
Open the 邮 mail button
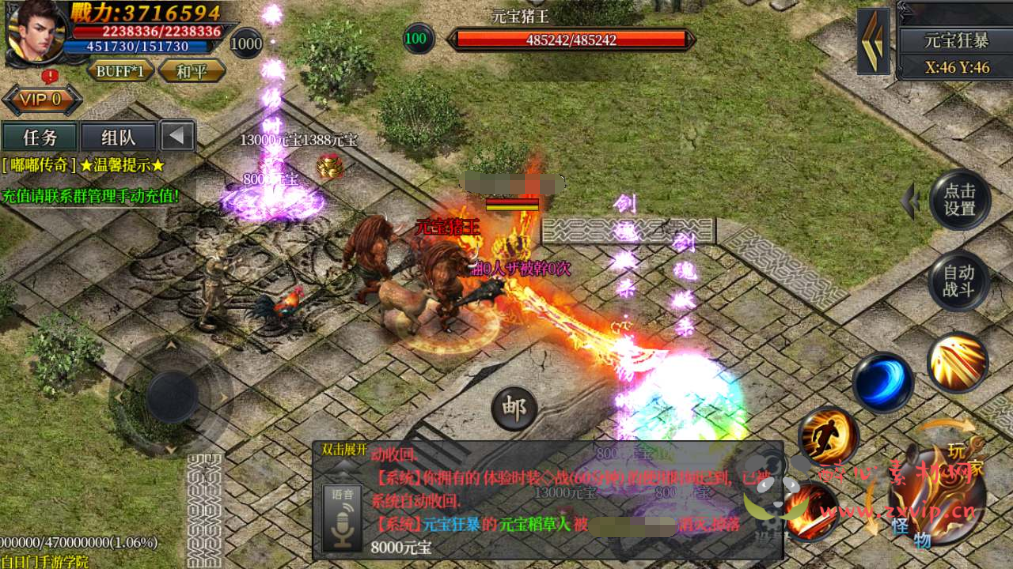pyautogui.click(x=514, y=407)
